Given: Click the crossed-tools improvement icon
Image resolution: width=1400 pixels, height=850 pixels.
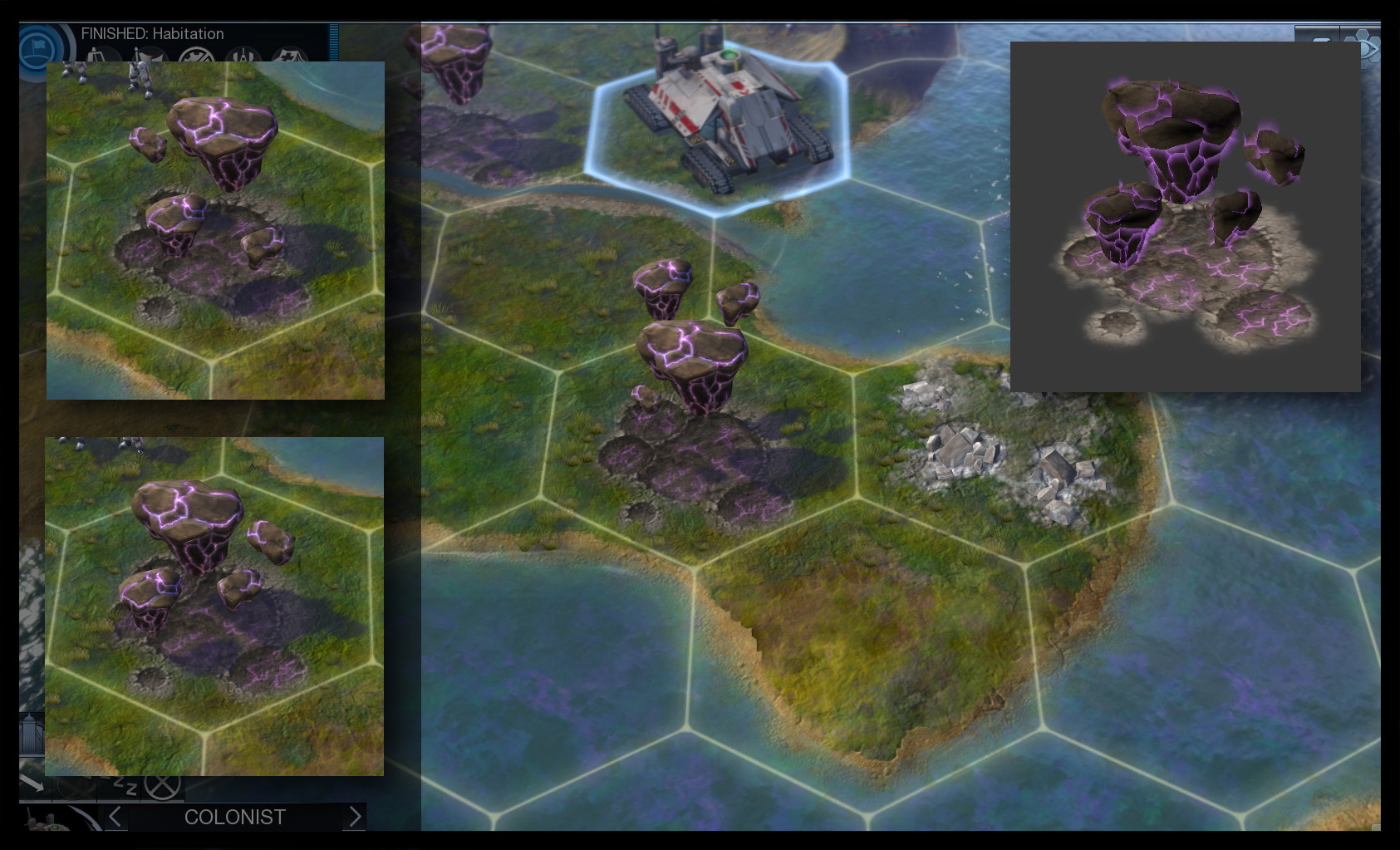Looking at the screenshot, I should click(196, 57).
